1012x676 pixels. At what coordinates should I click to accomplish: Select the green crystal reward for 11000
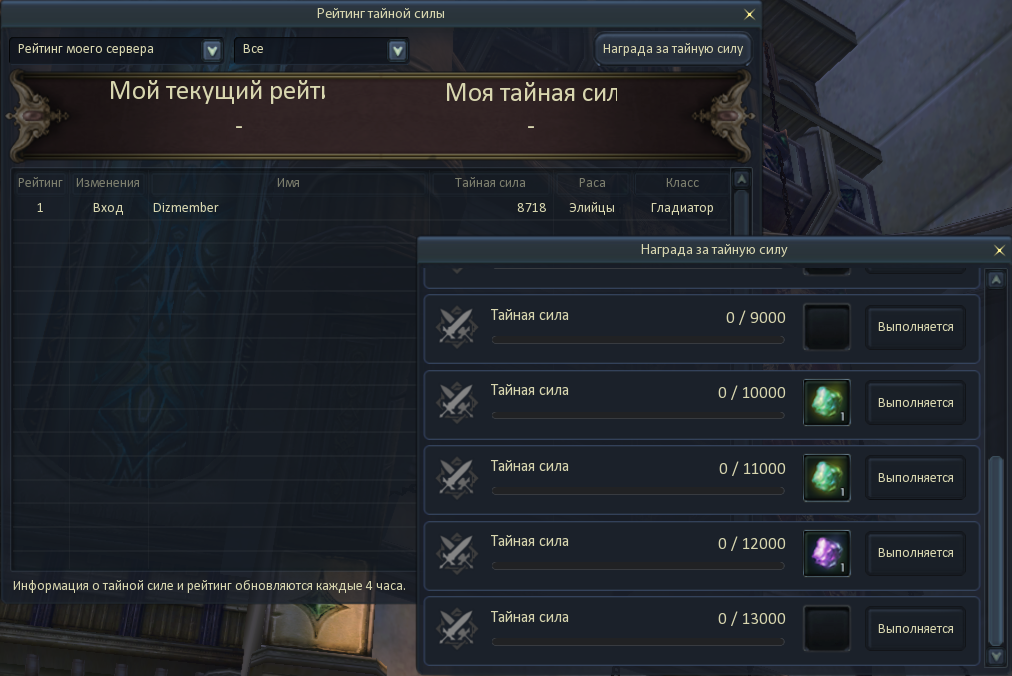pos(827,478)
